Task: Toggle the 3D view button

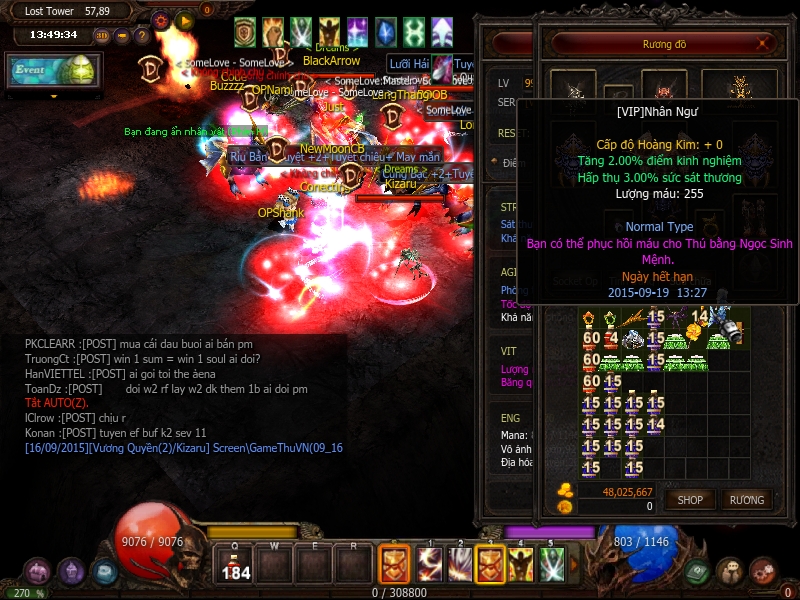Action: point(102,36)
